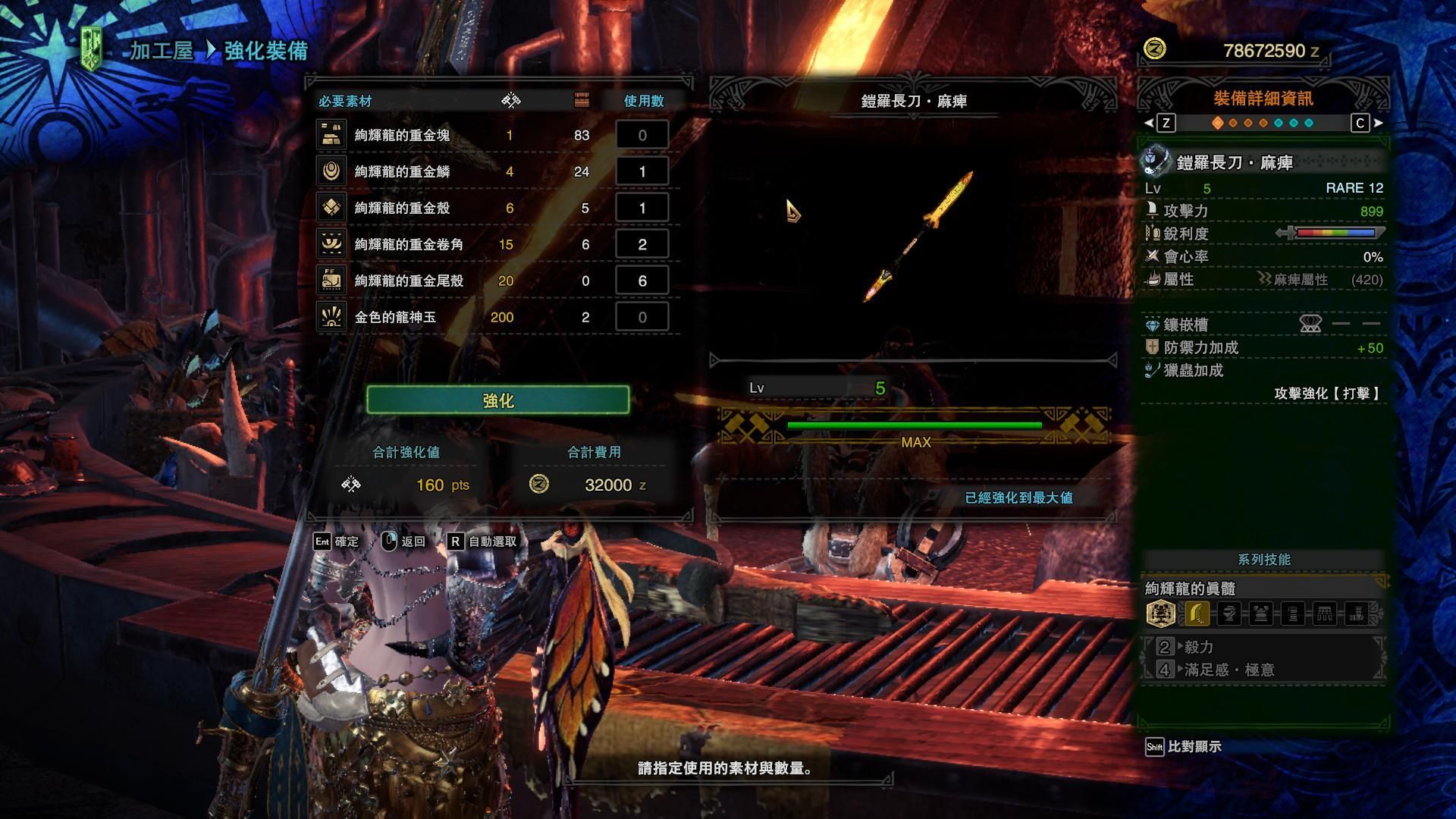
Task: Click the usage count field showing 6
Action: pyautogui.click(x=642, y=280)
